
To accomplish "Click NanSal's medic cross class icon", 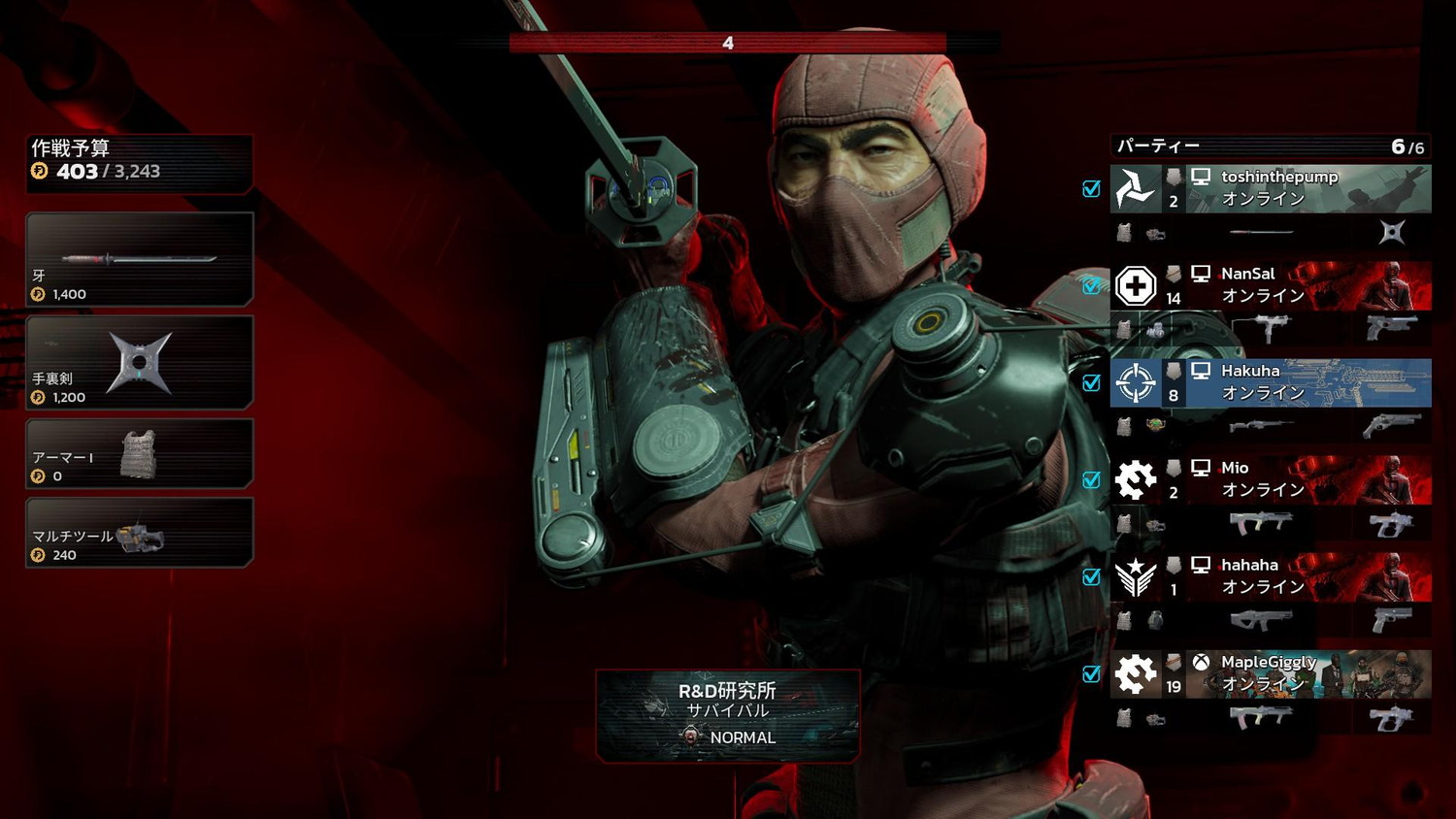I will coord(1136,286).
